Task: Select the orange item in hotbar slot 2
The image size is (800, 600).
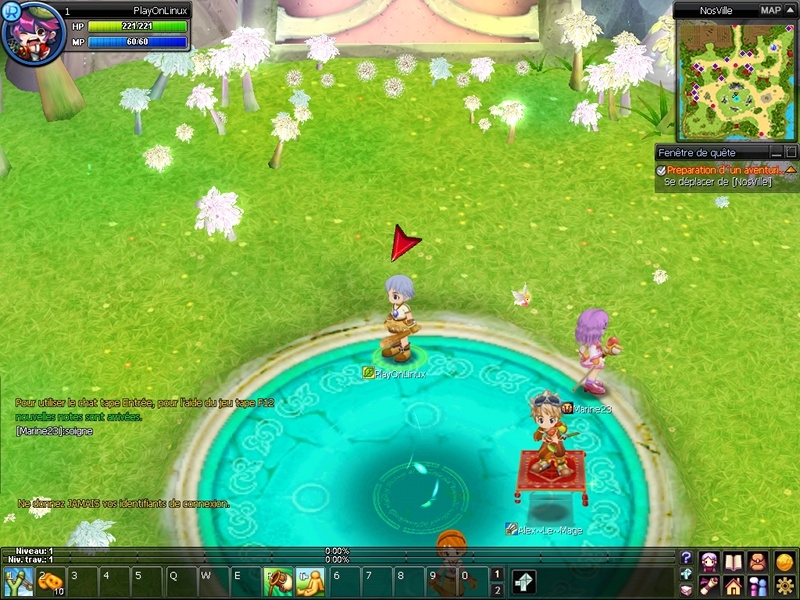Action: click(50, 581)
